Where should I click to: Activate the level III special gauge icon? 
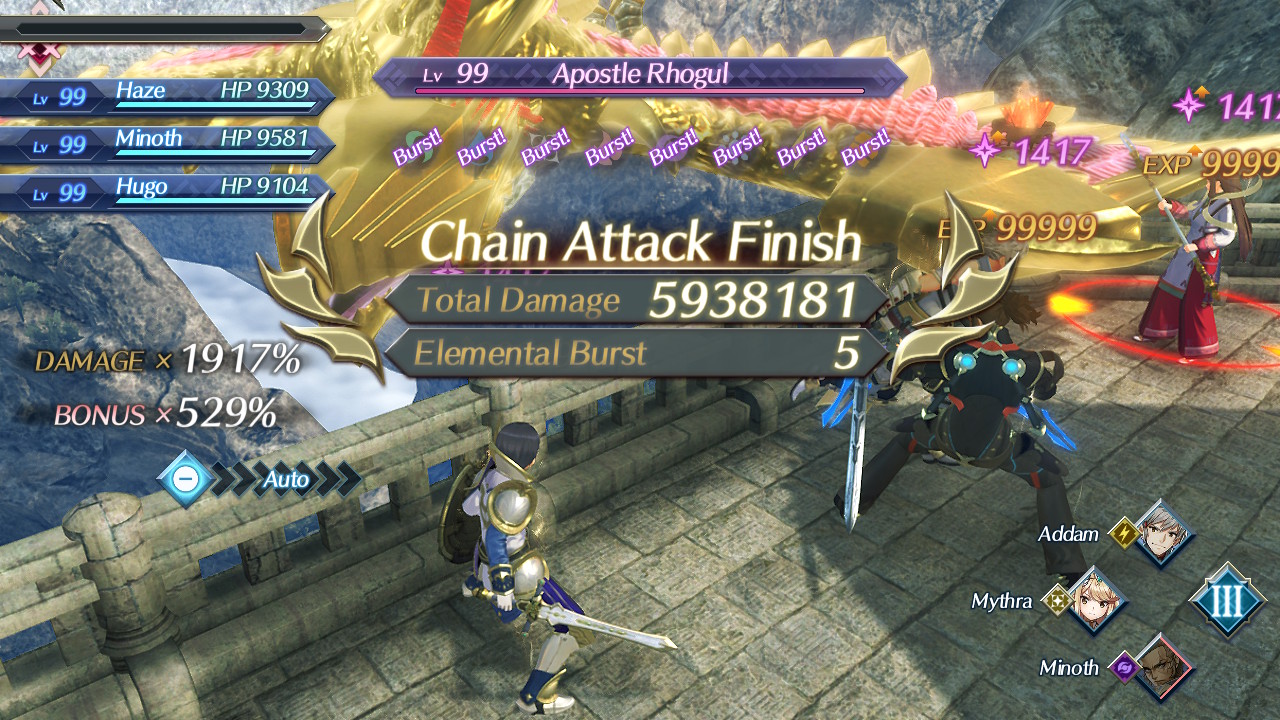1227,601
